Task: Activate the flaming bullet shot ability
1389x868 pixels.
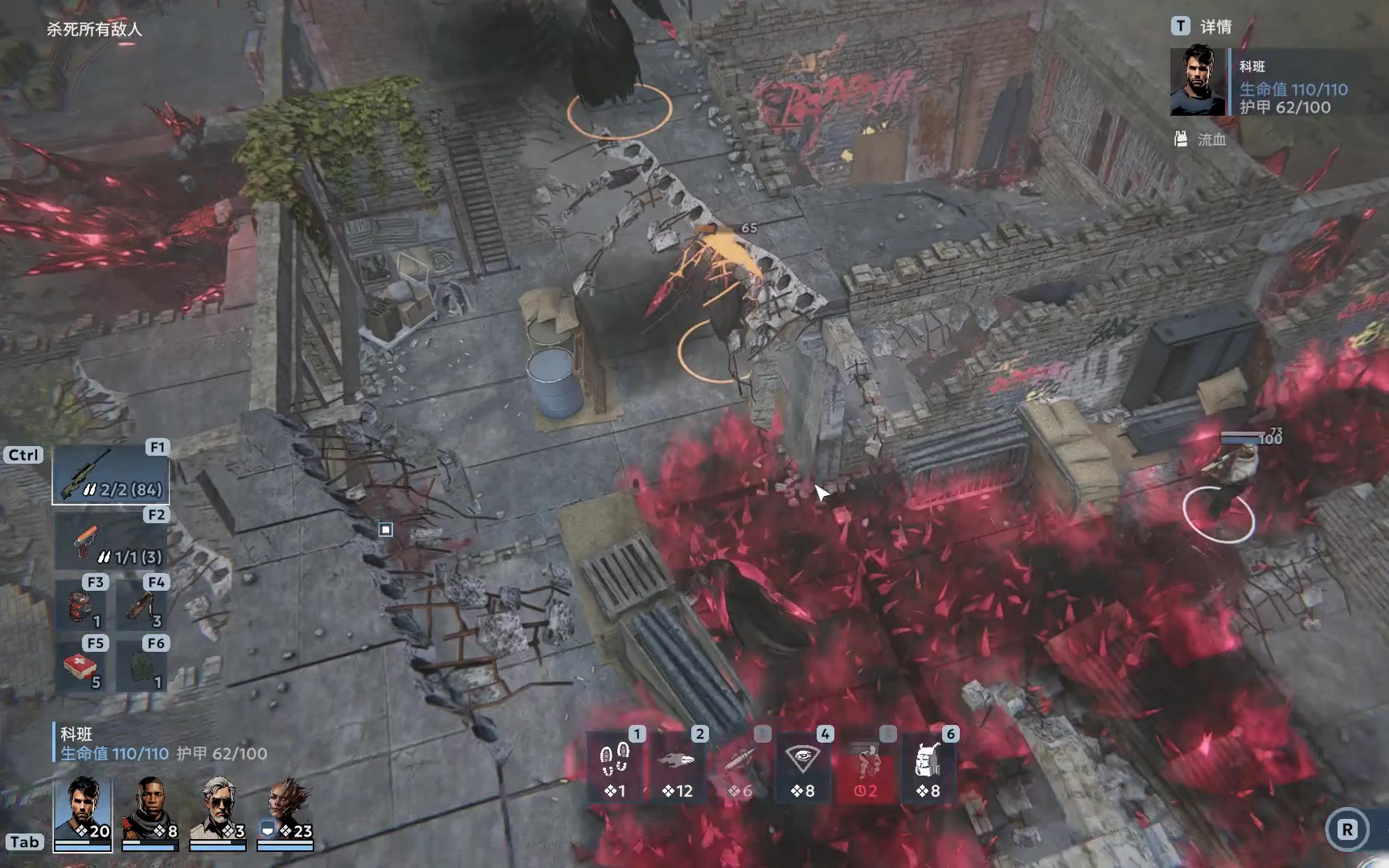Action: point(677,767)
